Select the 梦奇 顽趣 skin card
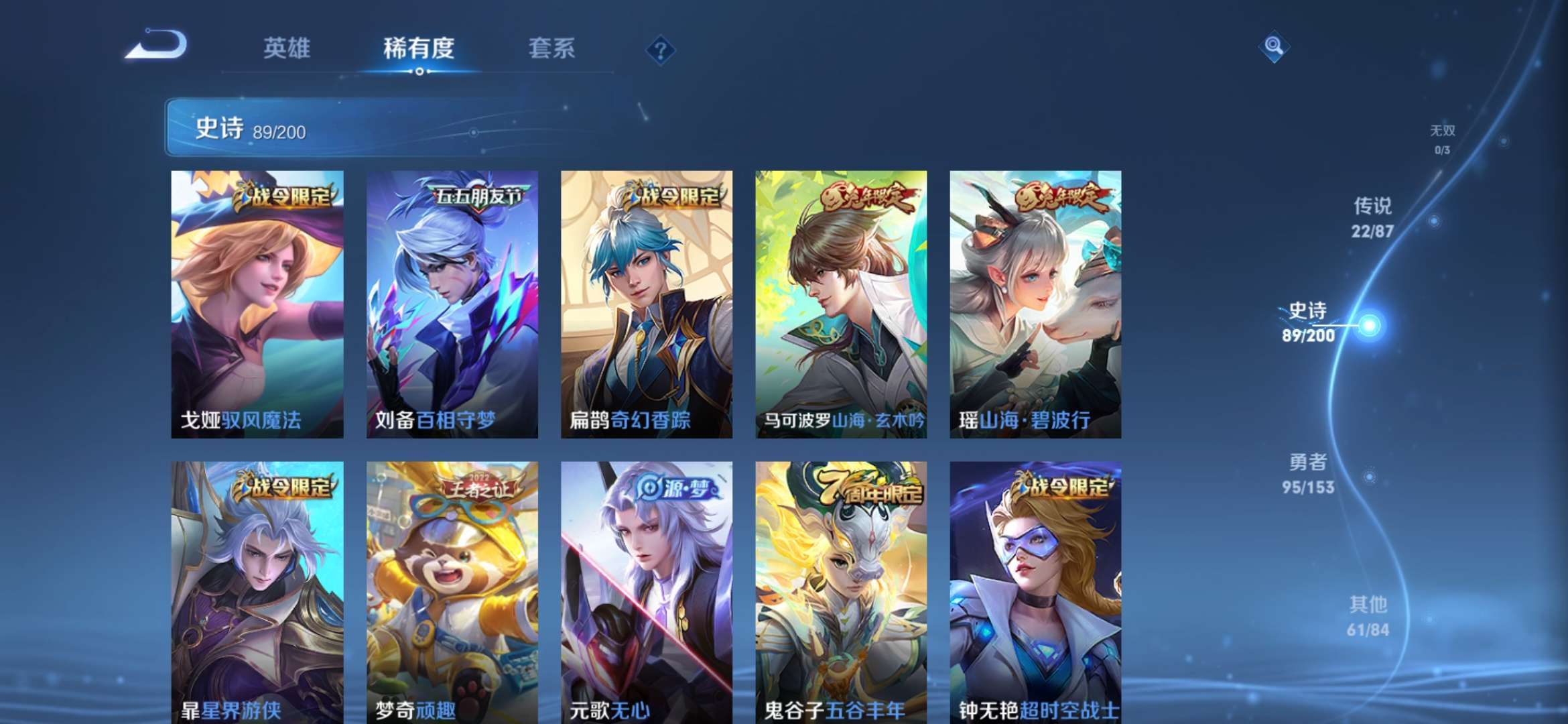 coord(452,591)
